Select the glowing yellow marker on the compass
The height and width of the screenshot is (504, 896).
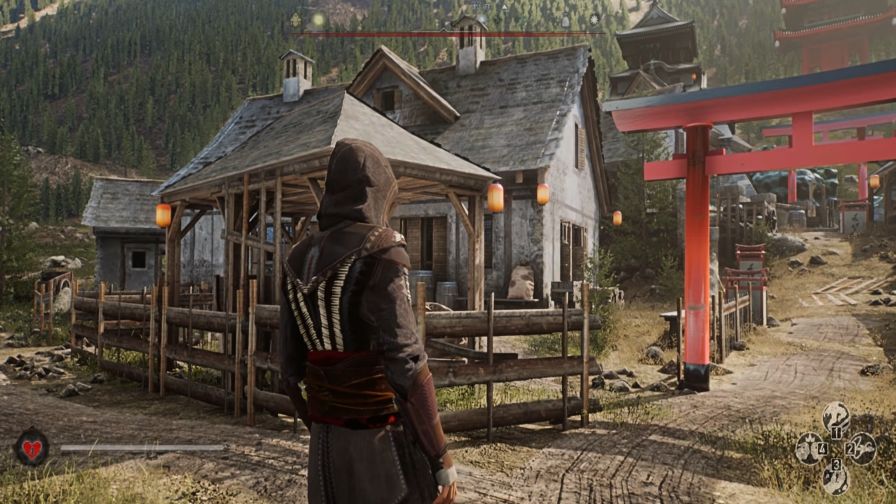(x=318, y=19)
